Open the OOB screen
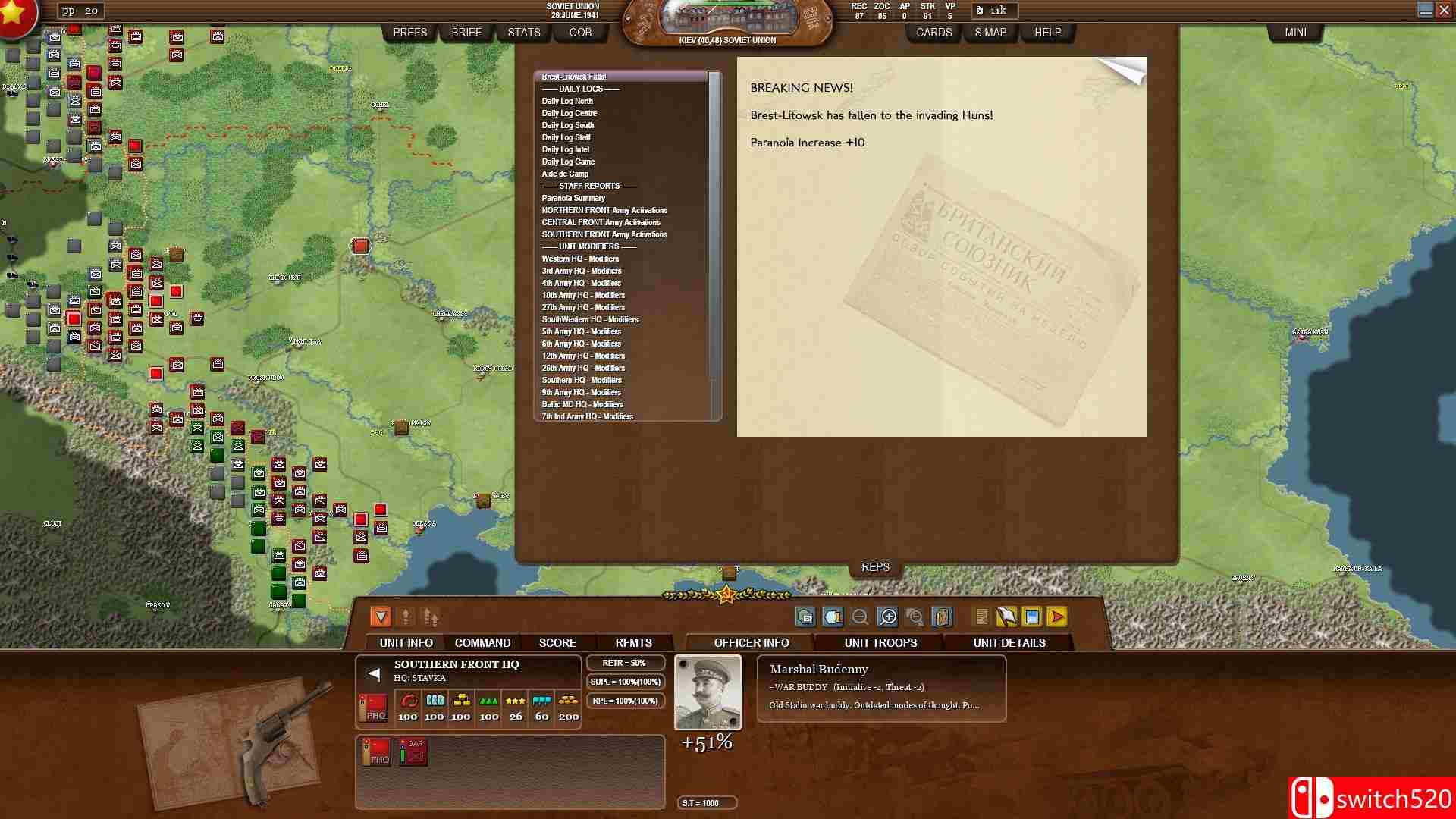1456x819 pixels. click(x=580, y=32)
